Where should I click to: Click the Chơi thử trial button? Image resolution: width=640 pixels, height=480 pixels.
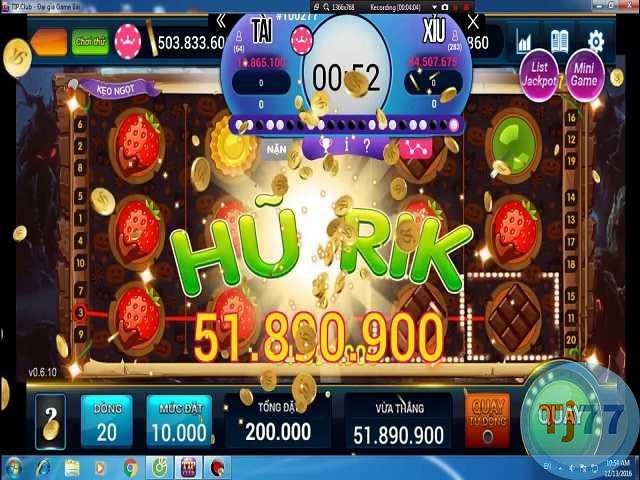tap(90, 42)
